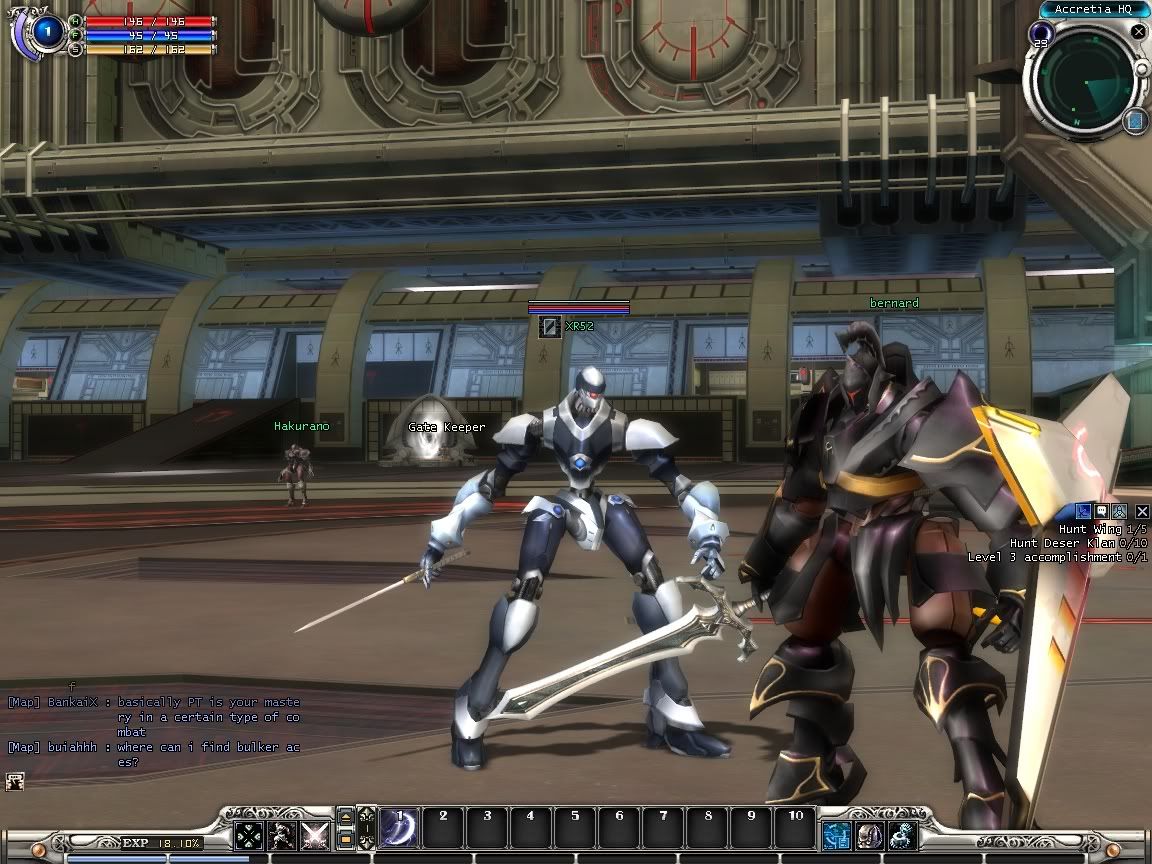Click the Accretia HQ location label

coord(1093,9)
